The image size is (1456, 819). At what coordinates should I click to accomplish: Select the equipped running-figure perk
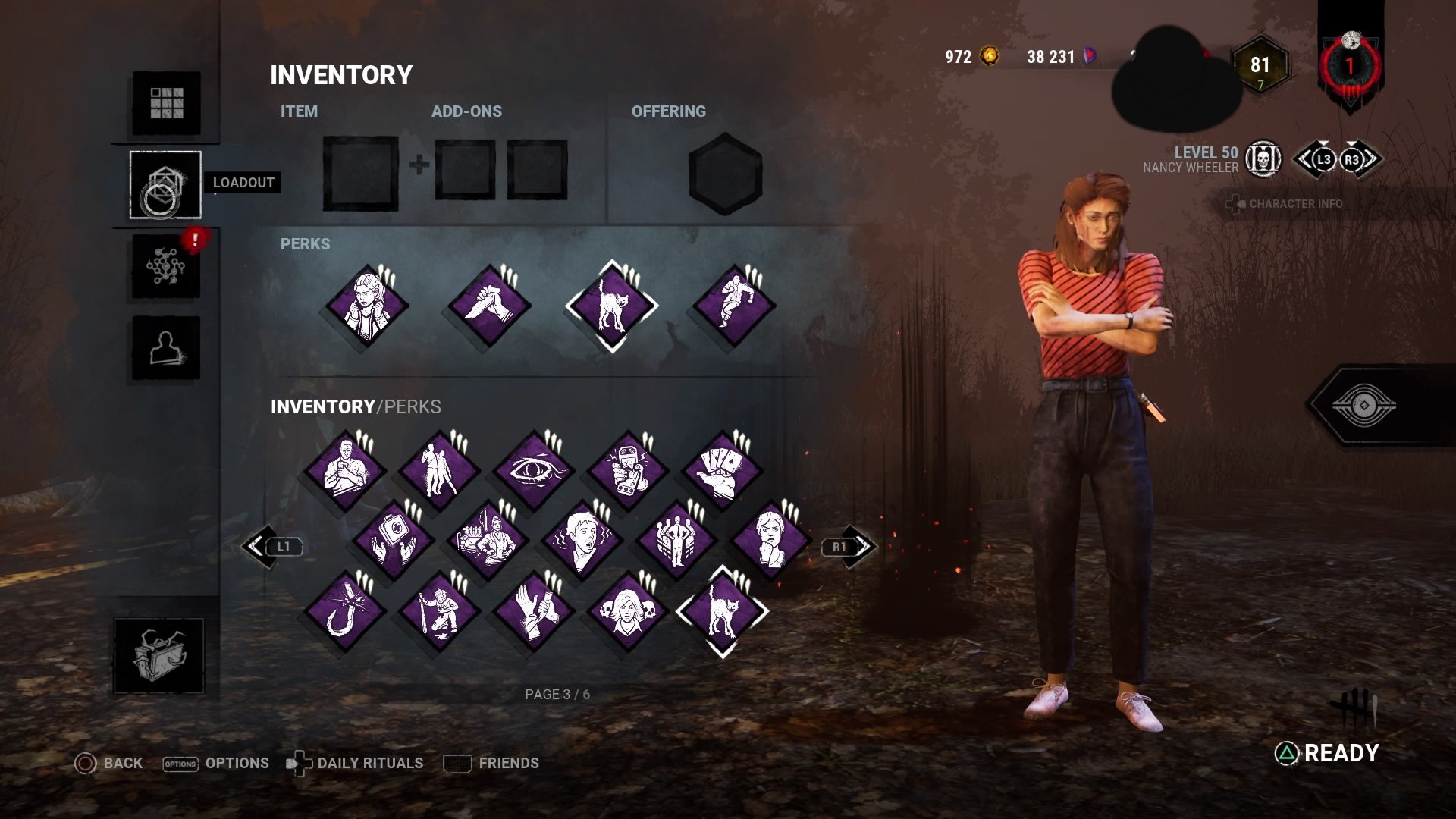click(733, 306)
